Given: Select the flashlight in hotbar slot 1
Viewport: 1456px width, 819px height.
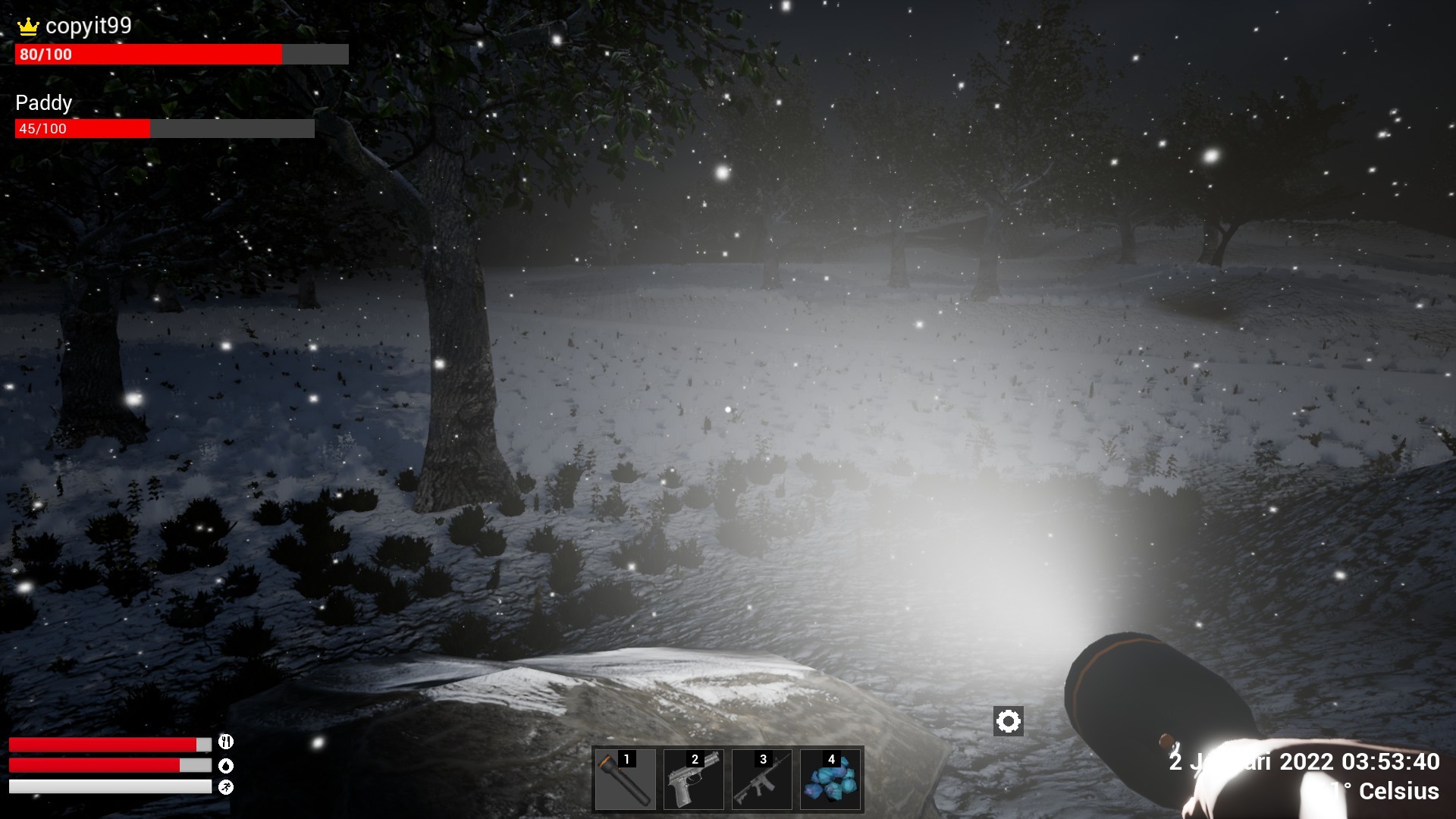Looking at the screenshot, I should coord(623,779).
